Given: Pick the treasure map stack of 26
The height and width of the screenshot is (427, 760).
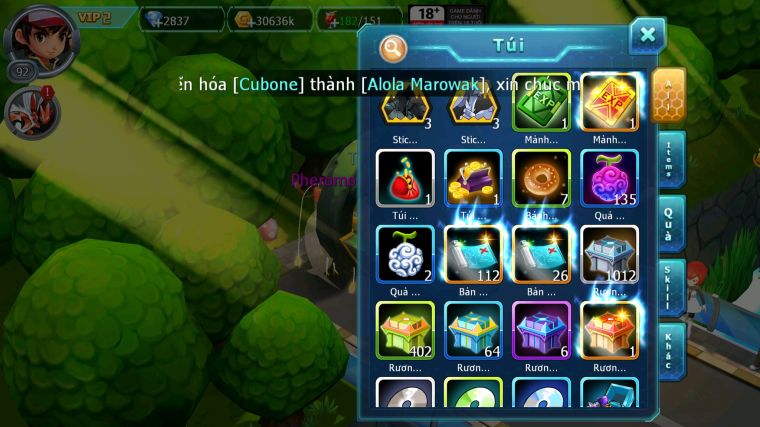Looking at the screenshot, I should 541,254.
